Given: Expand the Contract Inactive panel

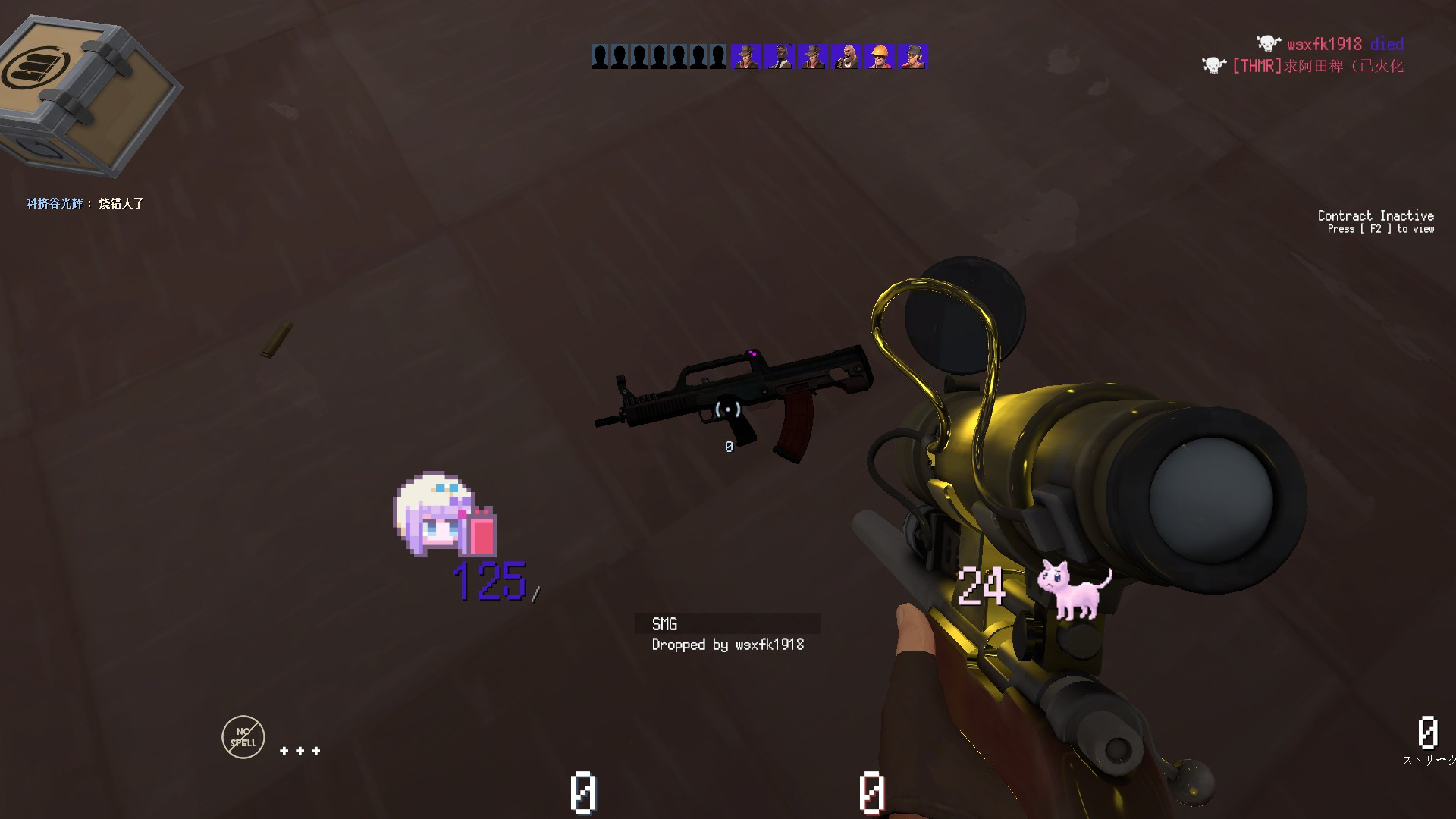Looking at the screenshot, I should (x=1376, y=221).
